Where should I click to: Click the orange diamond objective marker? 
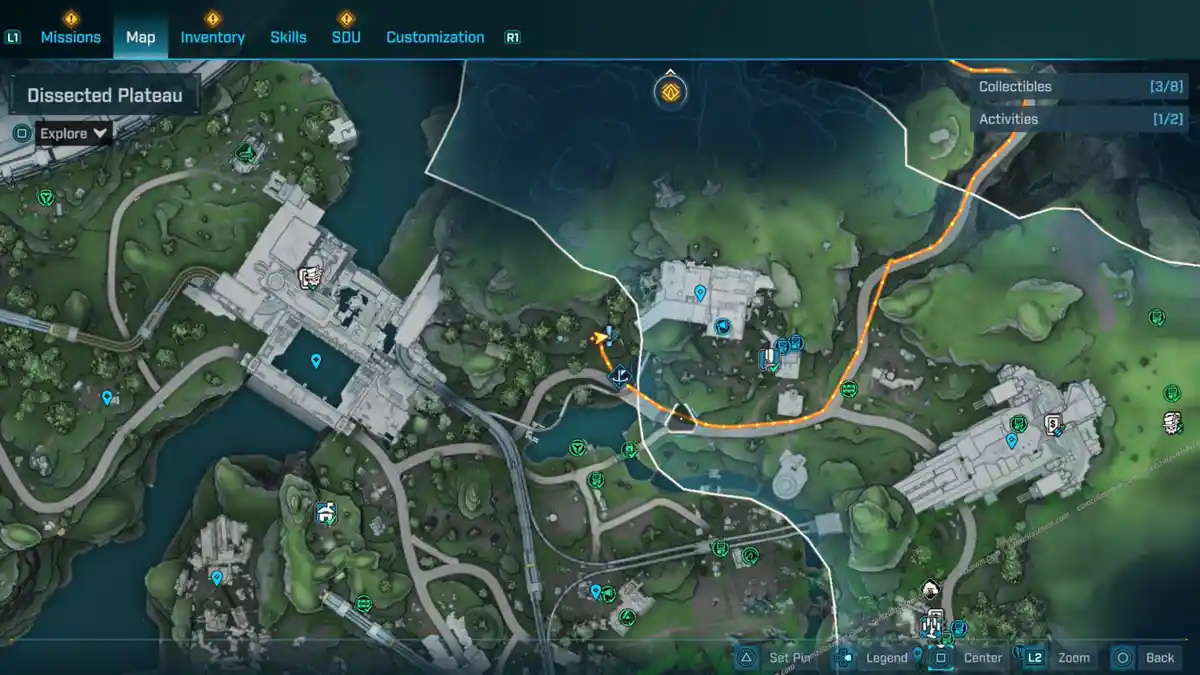coord(671,93)
